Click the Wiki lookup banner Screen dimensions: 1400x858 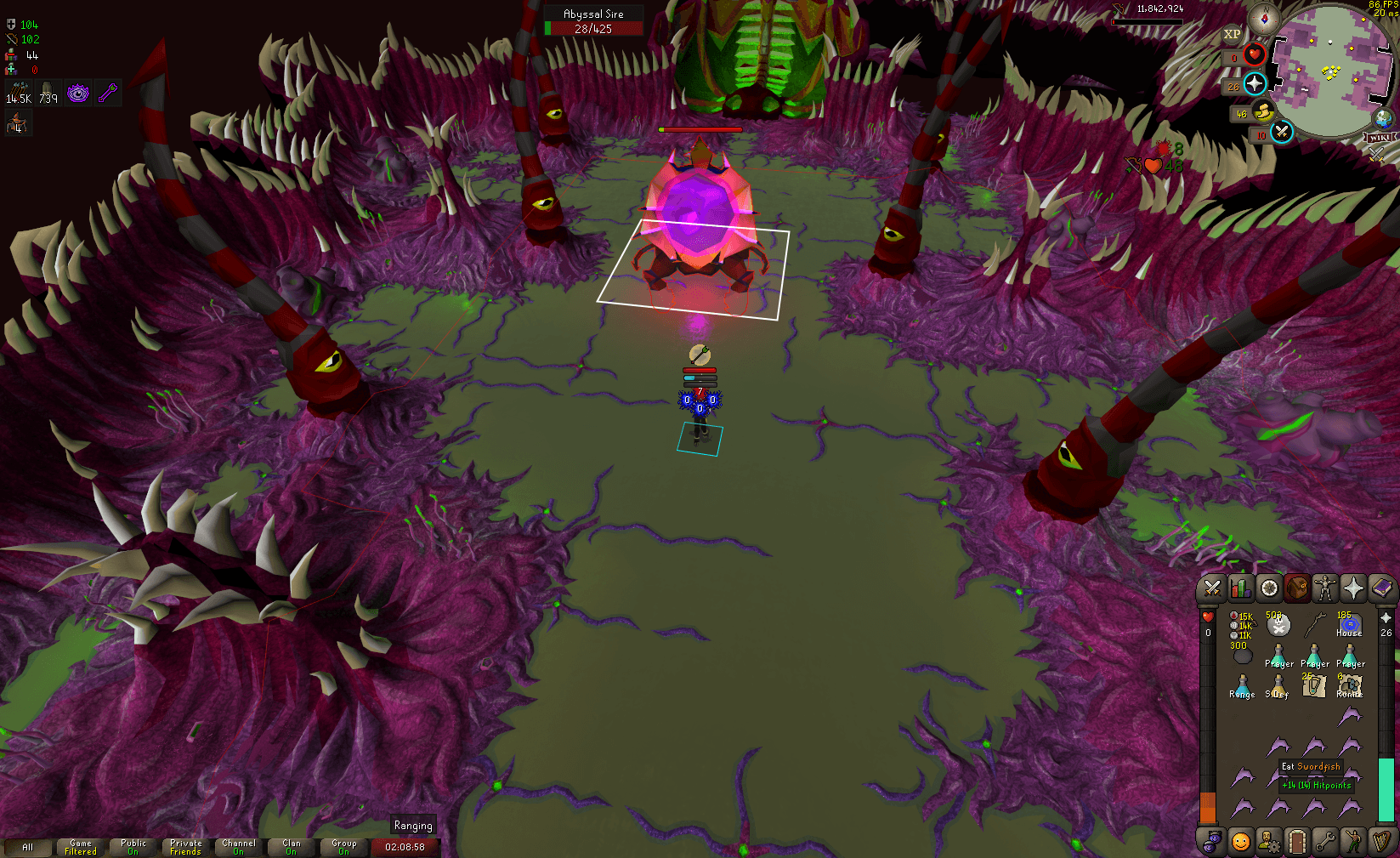pyautogui.click(x=1380, y=137)
